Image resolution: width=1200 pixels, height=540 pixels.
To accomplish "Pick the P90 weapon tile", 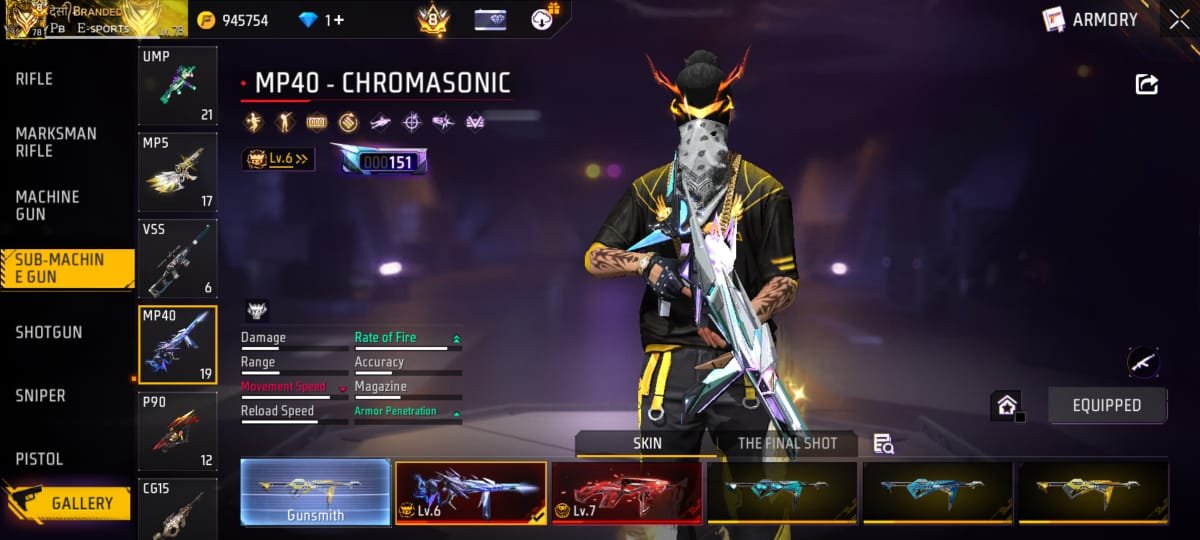I will click(177, 430).
